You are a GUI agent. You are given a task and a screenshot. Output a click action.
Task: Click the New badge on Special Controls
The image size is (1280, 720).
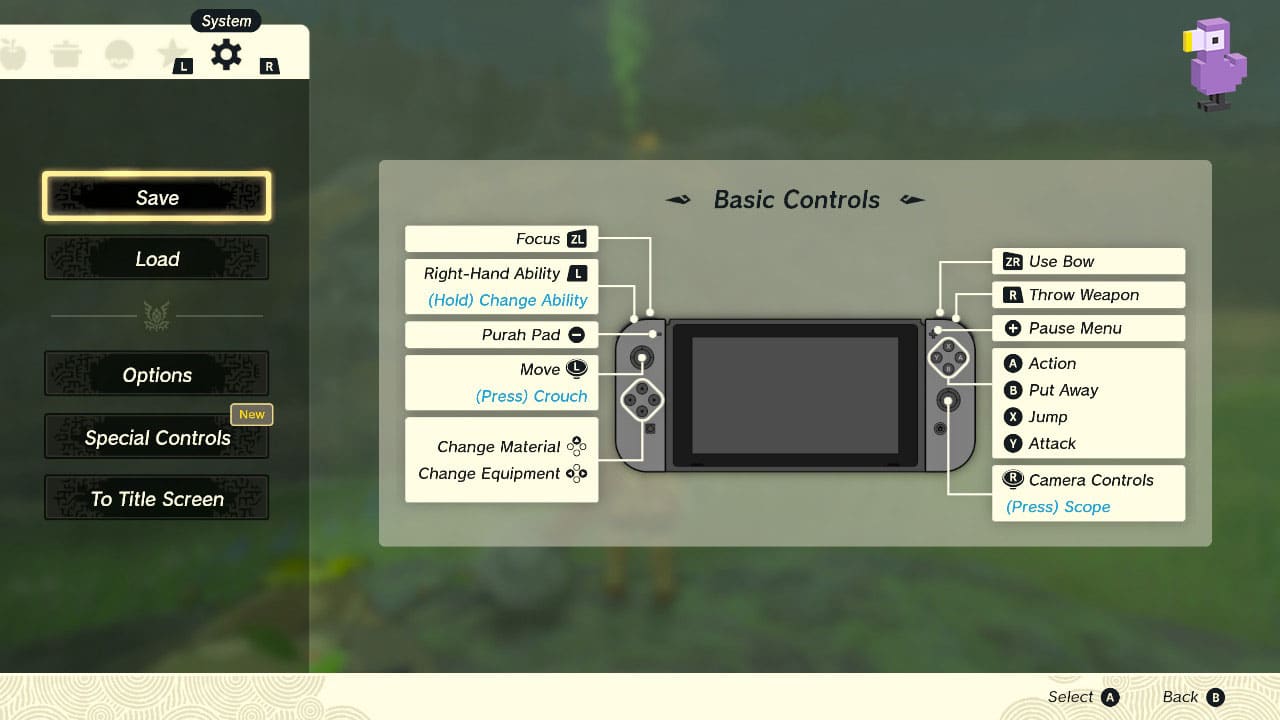point(251,414)
